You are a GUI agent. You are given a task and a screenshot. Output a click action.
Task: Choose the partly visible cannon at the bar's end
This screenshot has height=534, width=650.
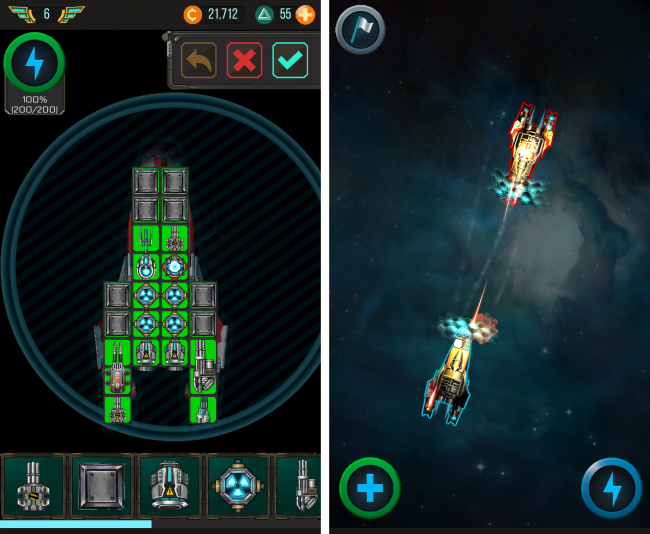click(x=298, y=486)
